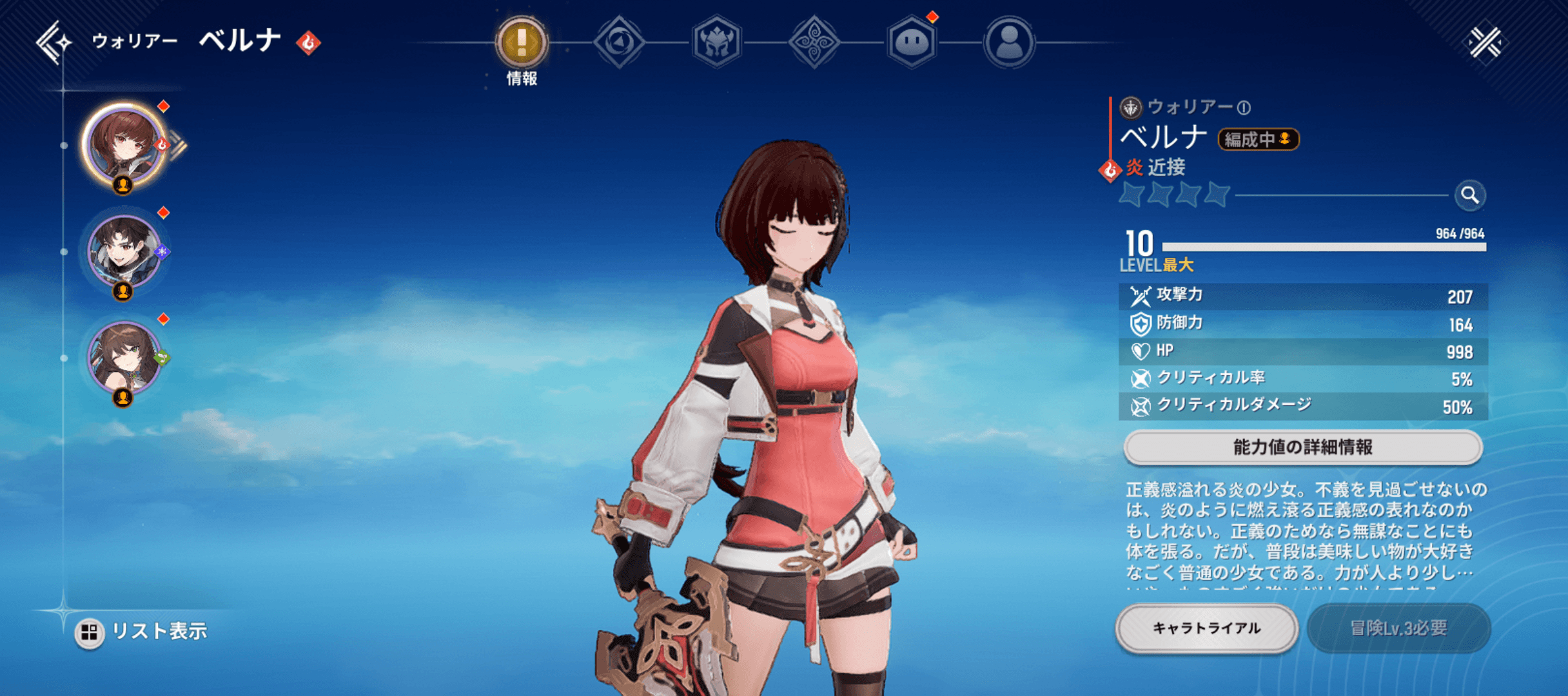Viewport: 1568px width, 696px height.
Task: Tap the 編成中 formation badge
Action: pos(1257,139)
